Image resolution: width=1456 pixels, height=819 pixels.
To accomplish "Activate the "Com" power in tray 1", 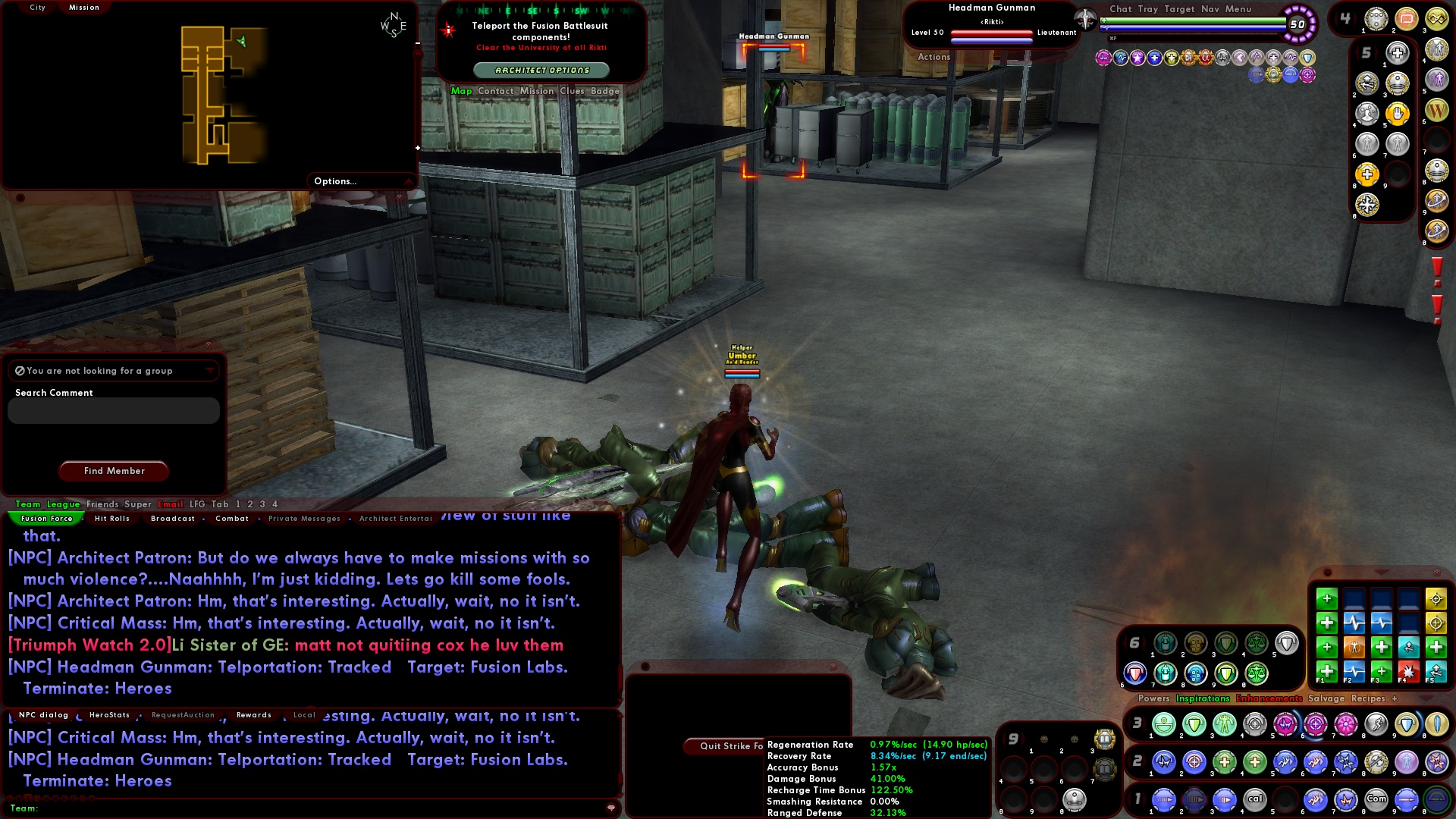I will (x=1376, y=800).
